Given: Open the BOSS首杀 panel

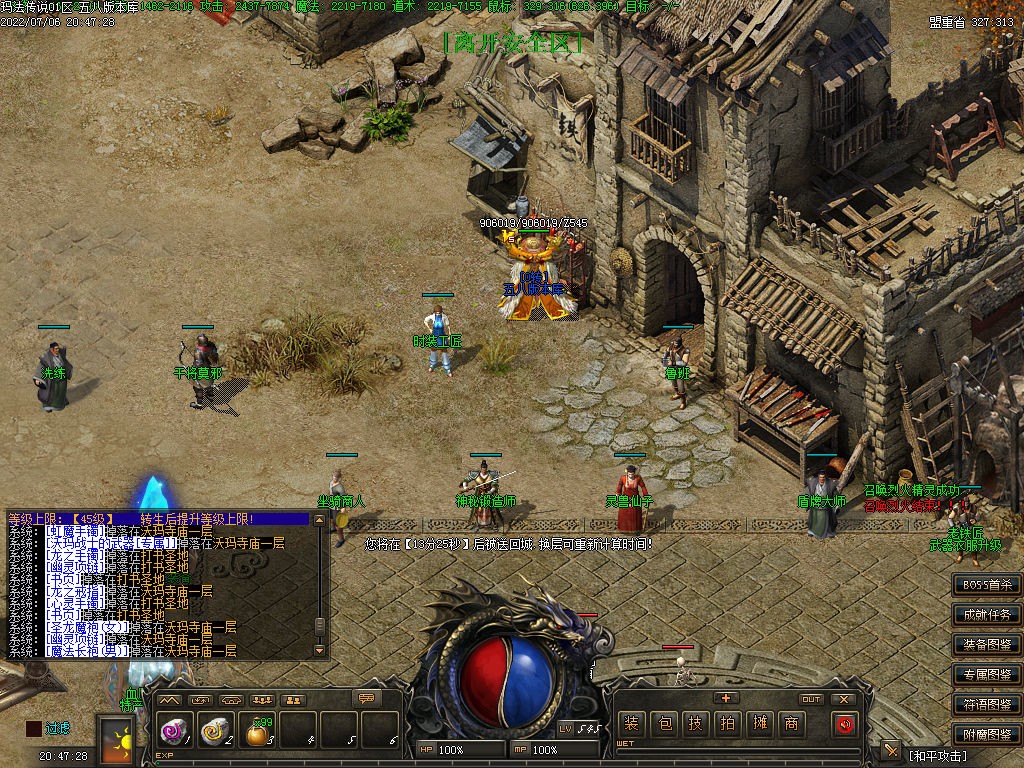Looking at the screenshot, I should coord(986,584).
